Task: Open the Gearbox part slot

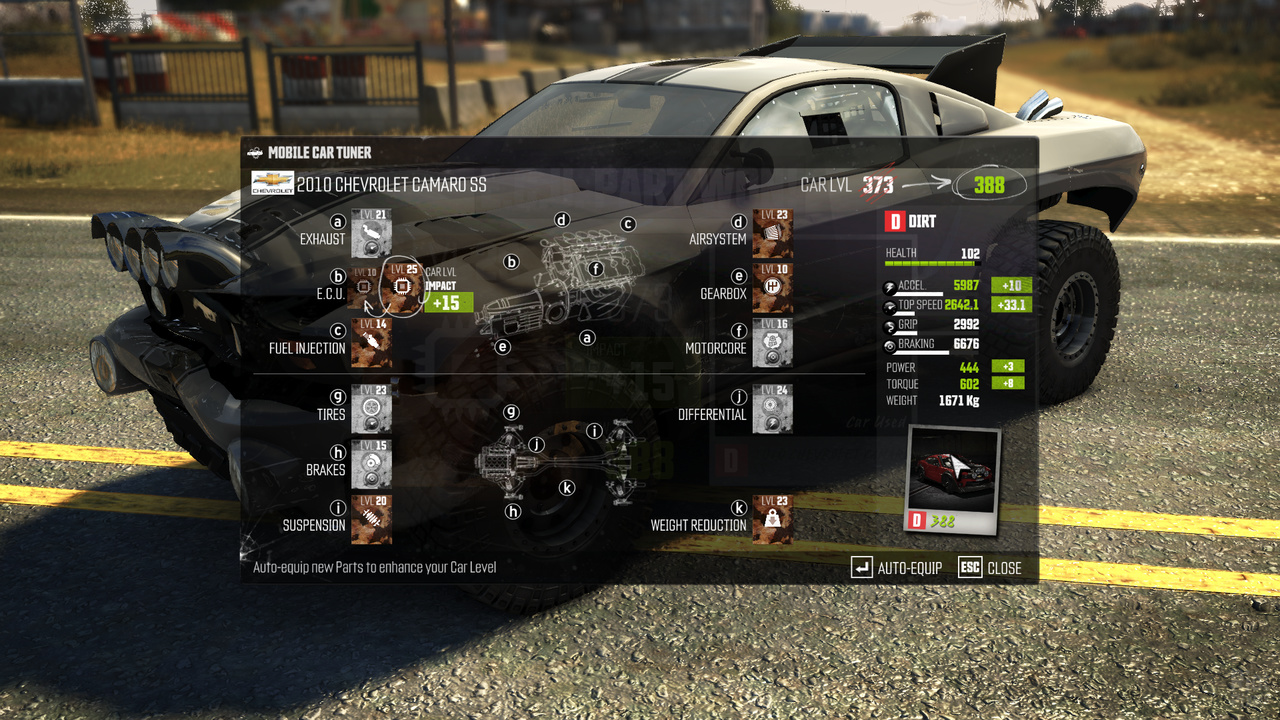Action: pos(772,289)
